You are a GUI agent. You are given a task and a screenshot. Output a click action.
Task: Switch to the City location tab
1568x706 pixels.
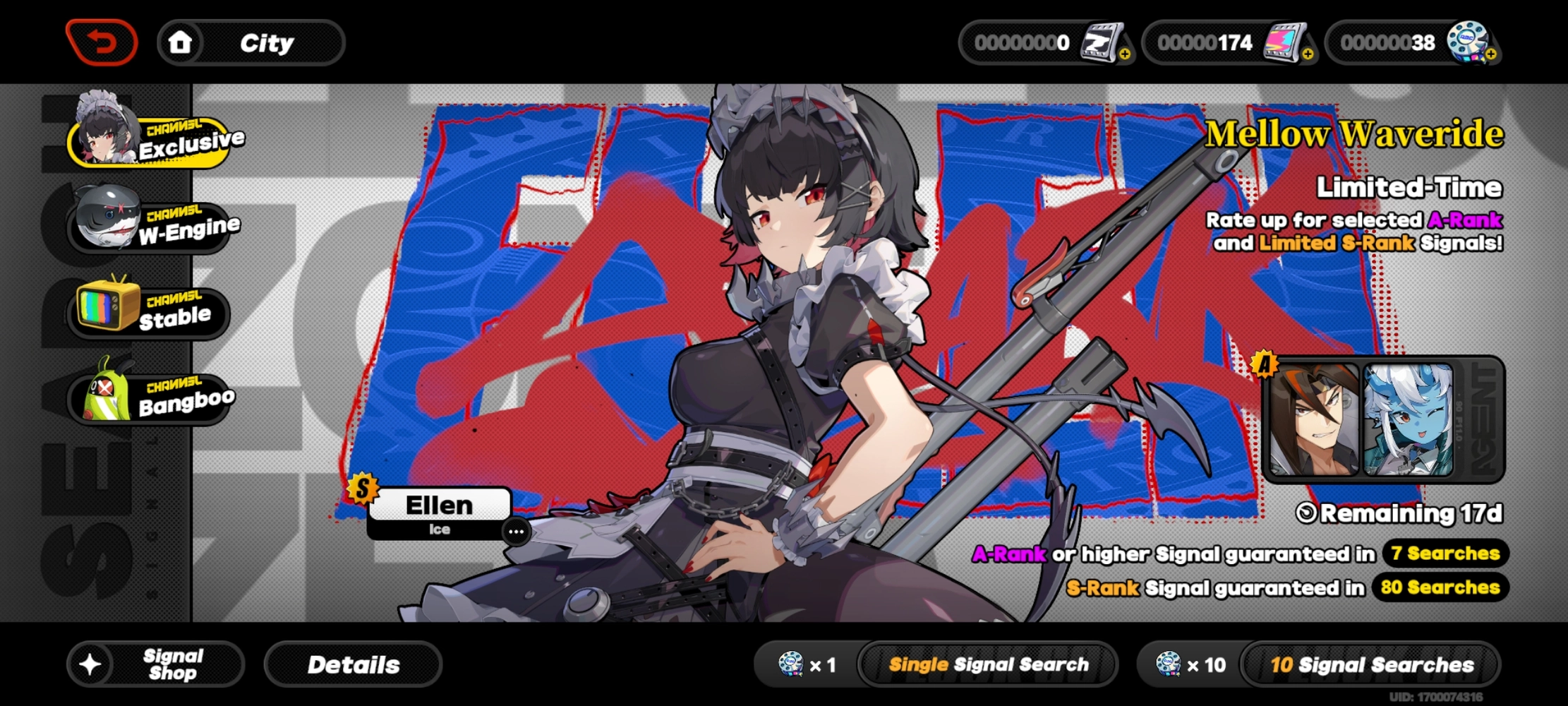(266, 42)
